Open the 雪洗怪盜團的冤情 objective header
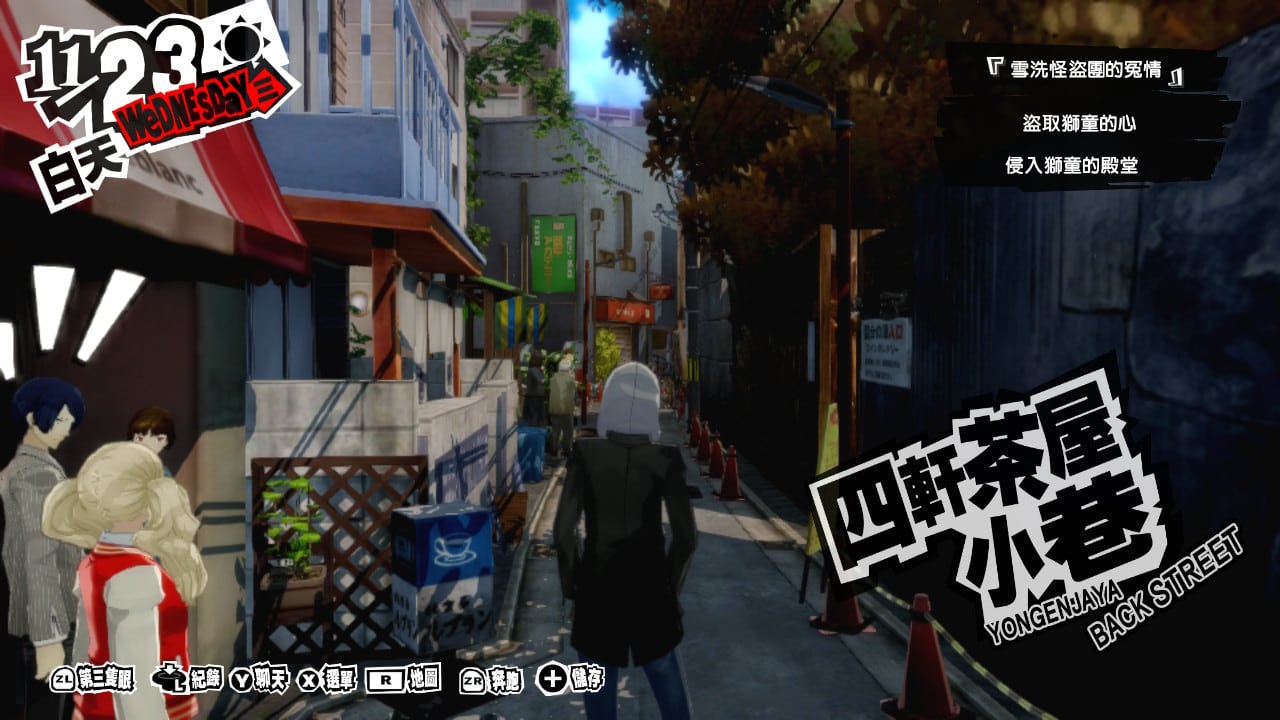 [x=1085, y=73]
